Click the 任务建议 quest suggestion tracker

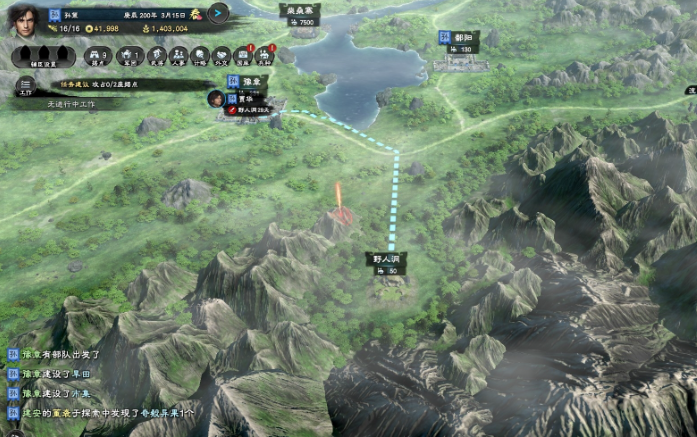(x=108, y=85)
